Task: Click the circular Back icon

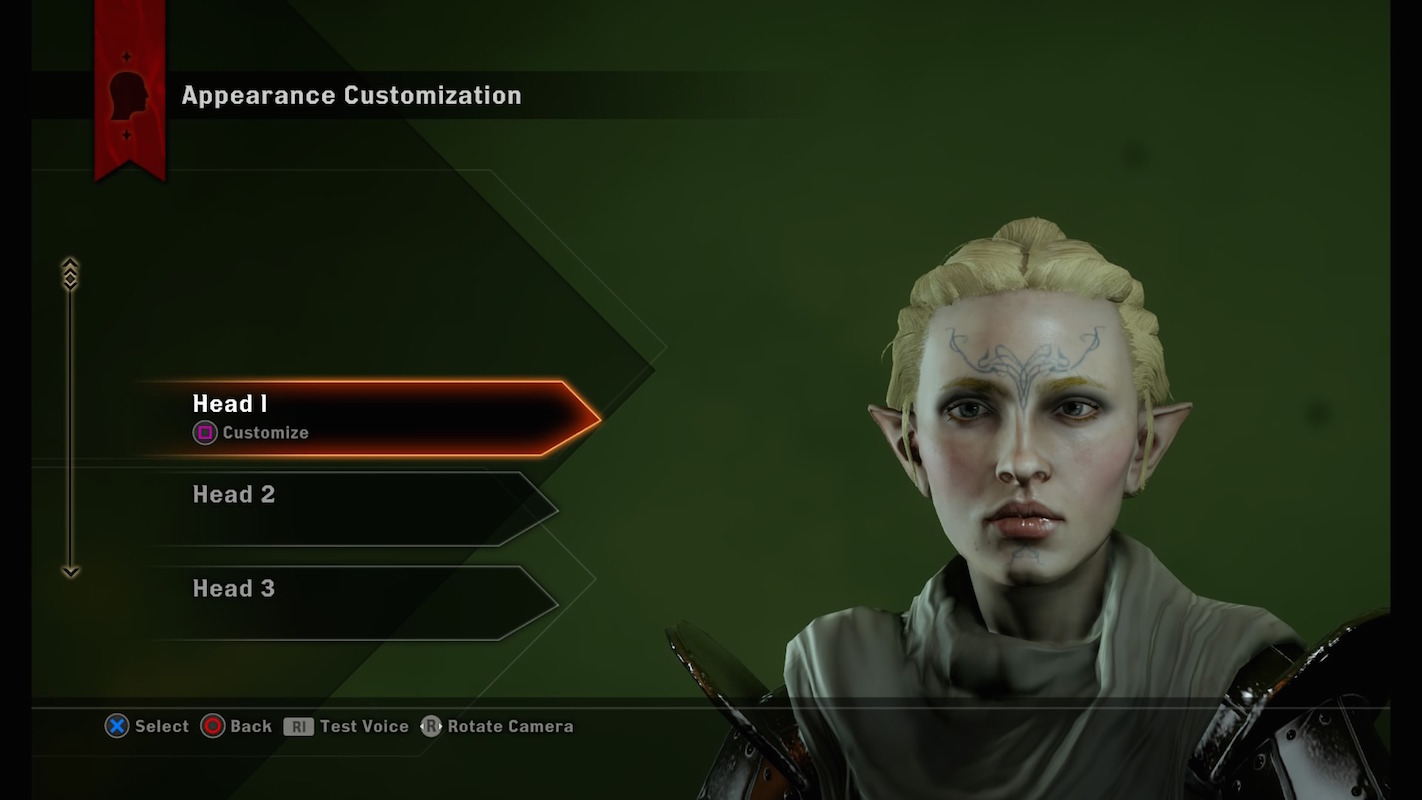Action: [213, 726]
